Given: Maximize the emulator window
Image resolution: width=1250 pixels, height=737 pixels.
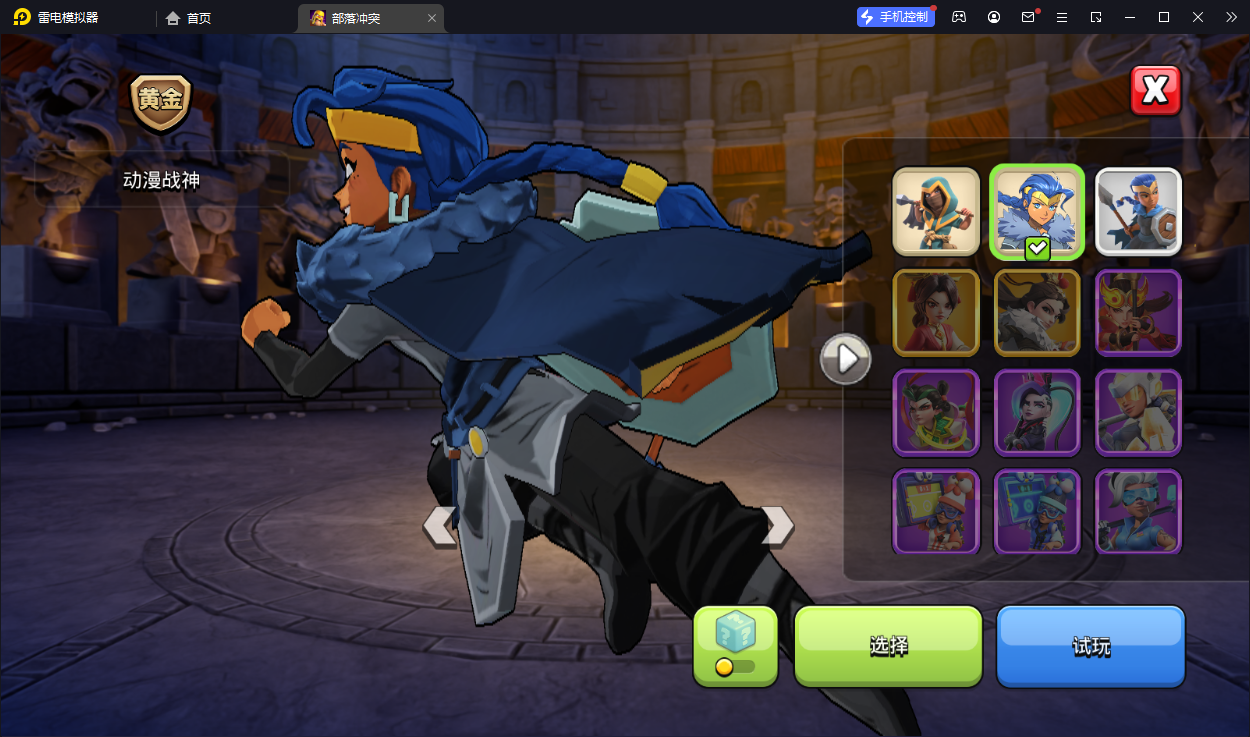Looking at the screenshot, I should tap(1164, 17).
